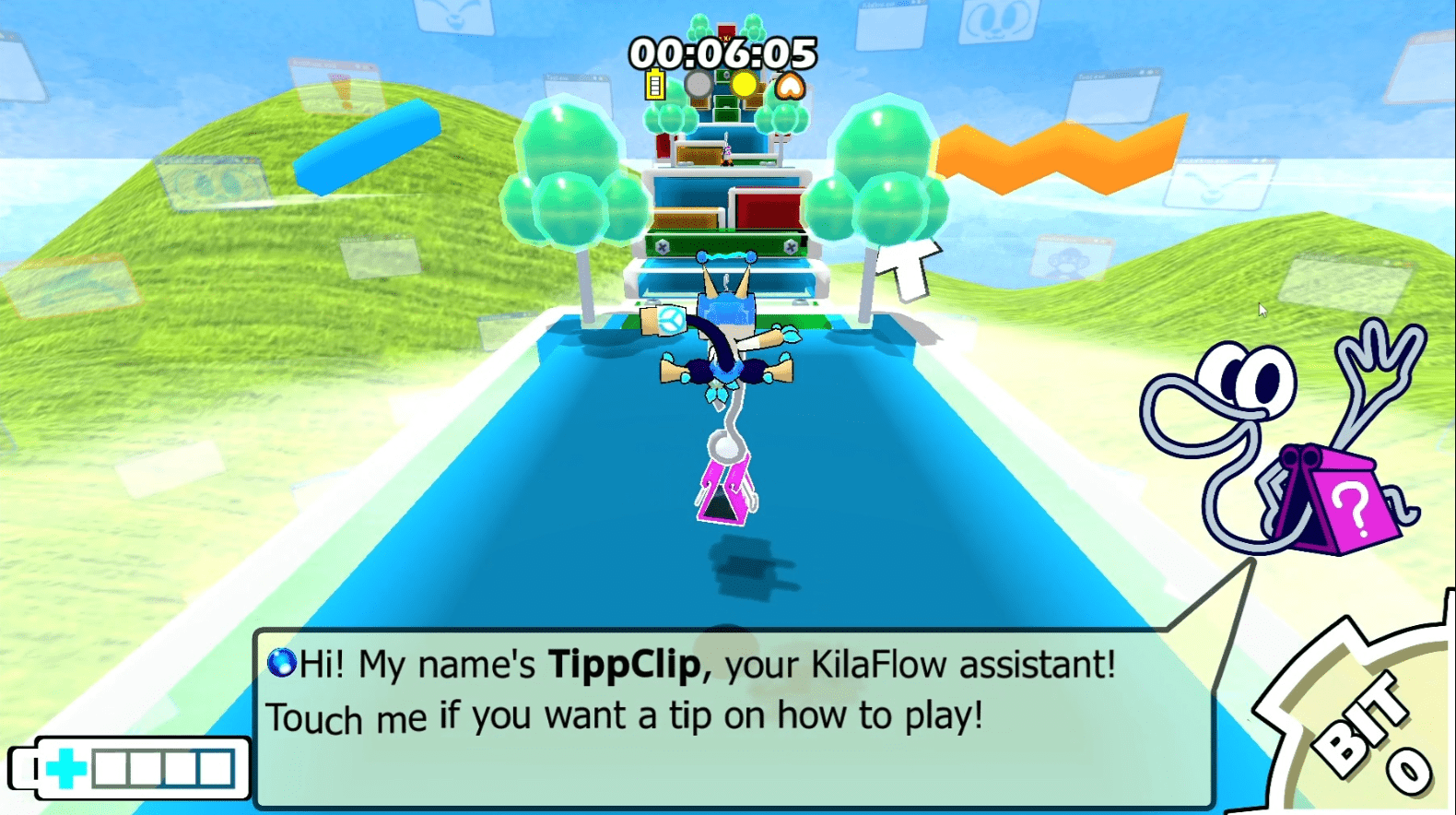Screen dimensions: 1456x815
Task: Click the yellow battery icon in the HUD
Action: (654, 86)
